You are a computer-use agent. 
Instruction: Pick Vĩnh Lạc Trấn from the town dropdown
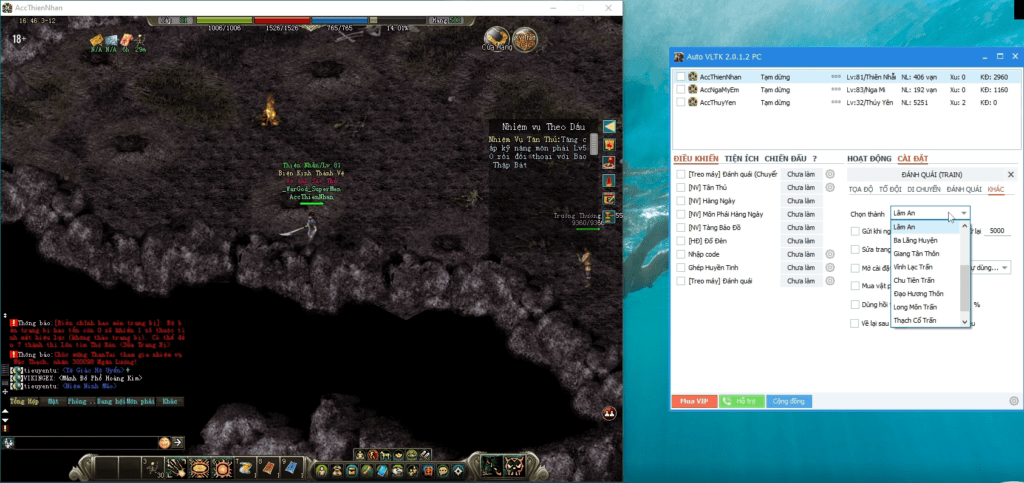coord(915,267)
